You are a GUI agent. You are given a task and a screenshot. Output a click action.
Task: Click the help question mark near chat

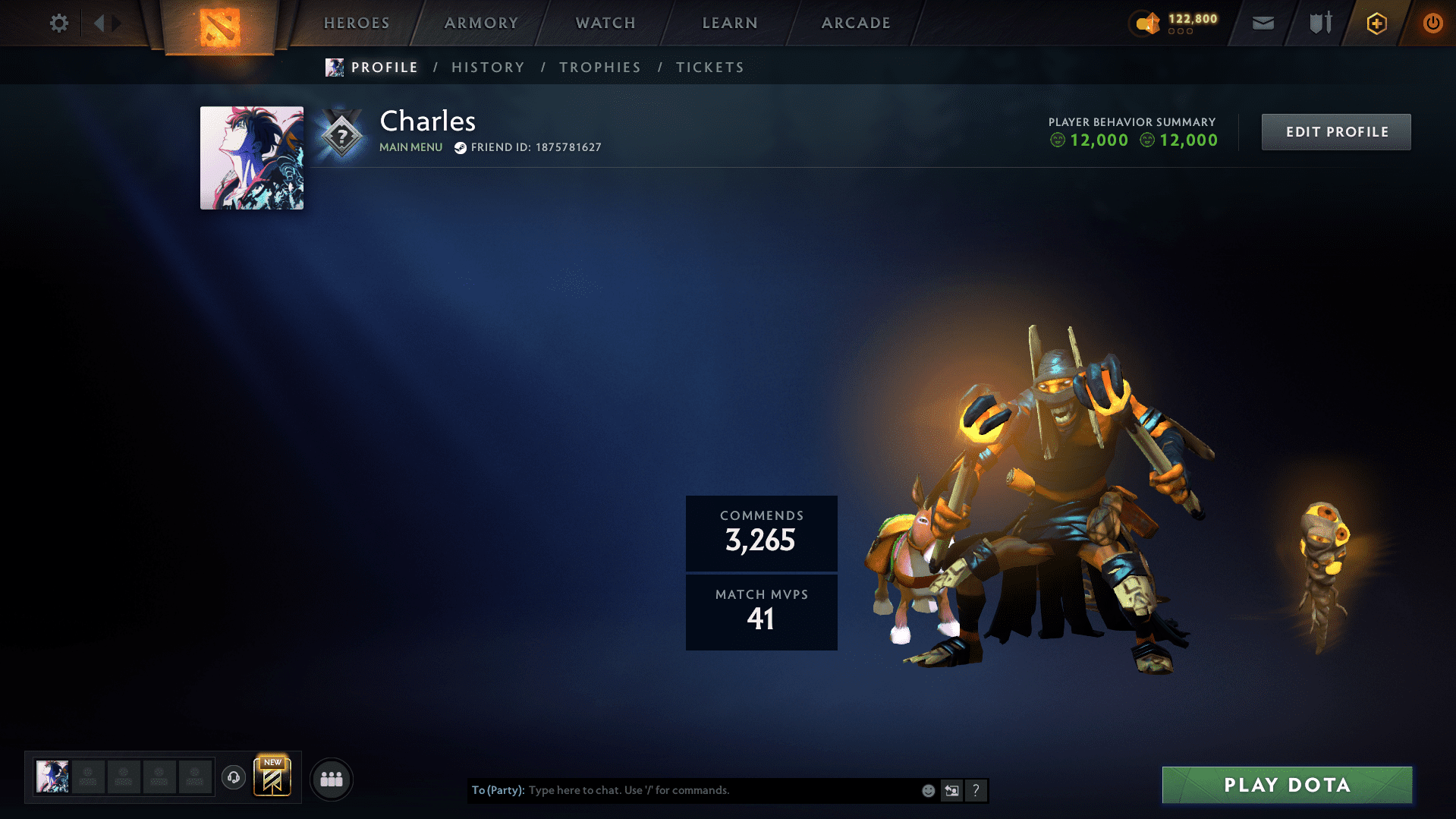click(976, 790)
